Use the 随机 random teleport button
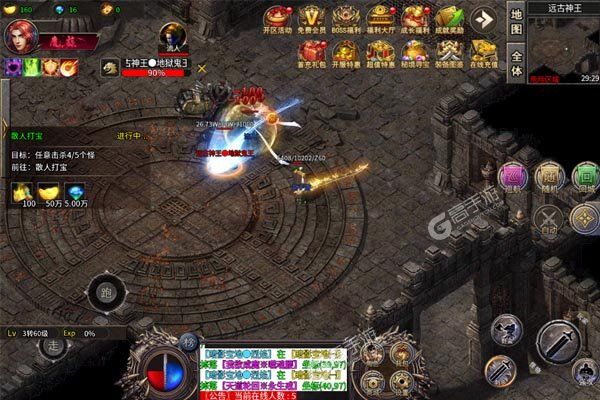600x400 pixels. pyautogui.click(x=548, y=176)
